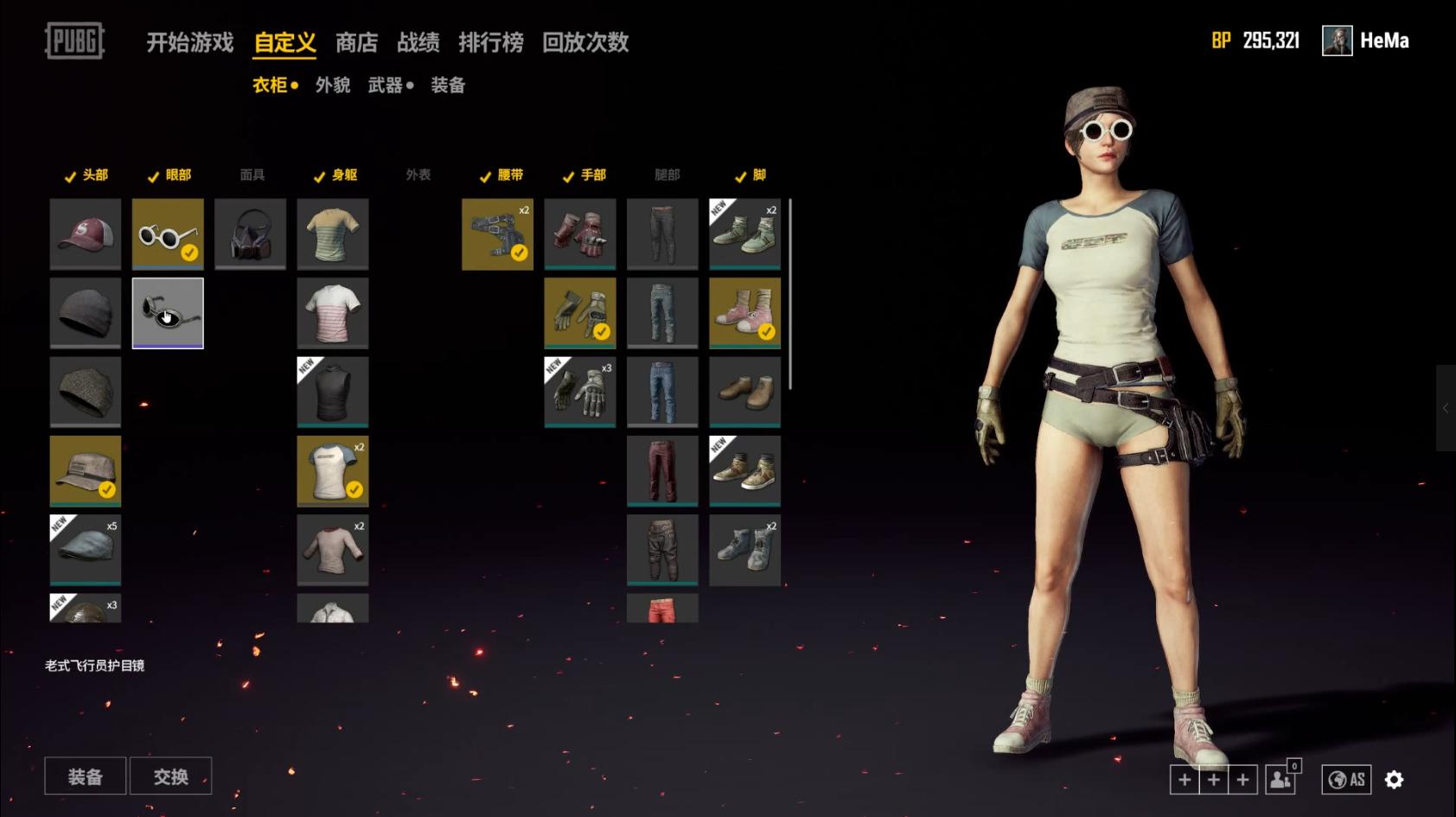This screenshot has width=1456, height=817.
Task: Click the 装备 equip button
Action: (85, 776)
